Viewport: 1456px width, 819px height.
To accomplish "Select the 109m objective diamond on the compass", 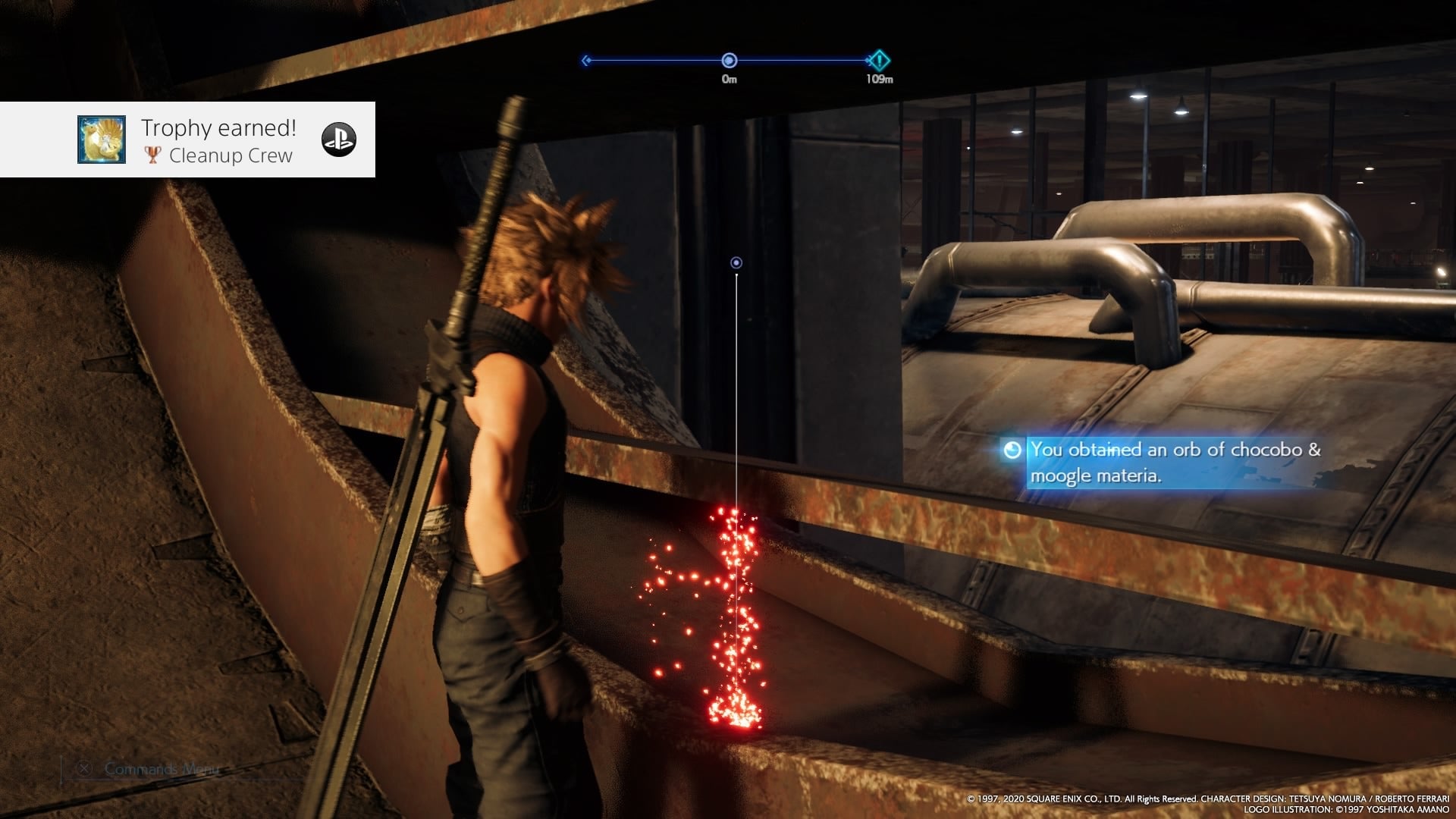I will [x=878, y=60].
